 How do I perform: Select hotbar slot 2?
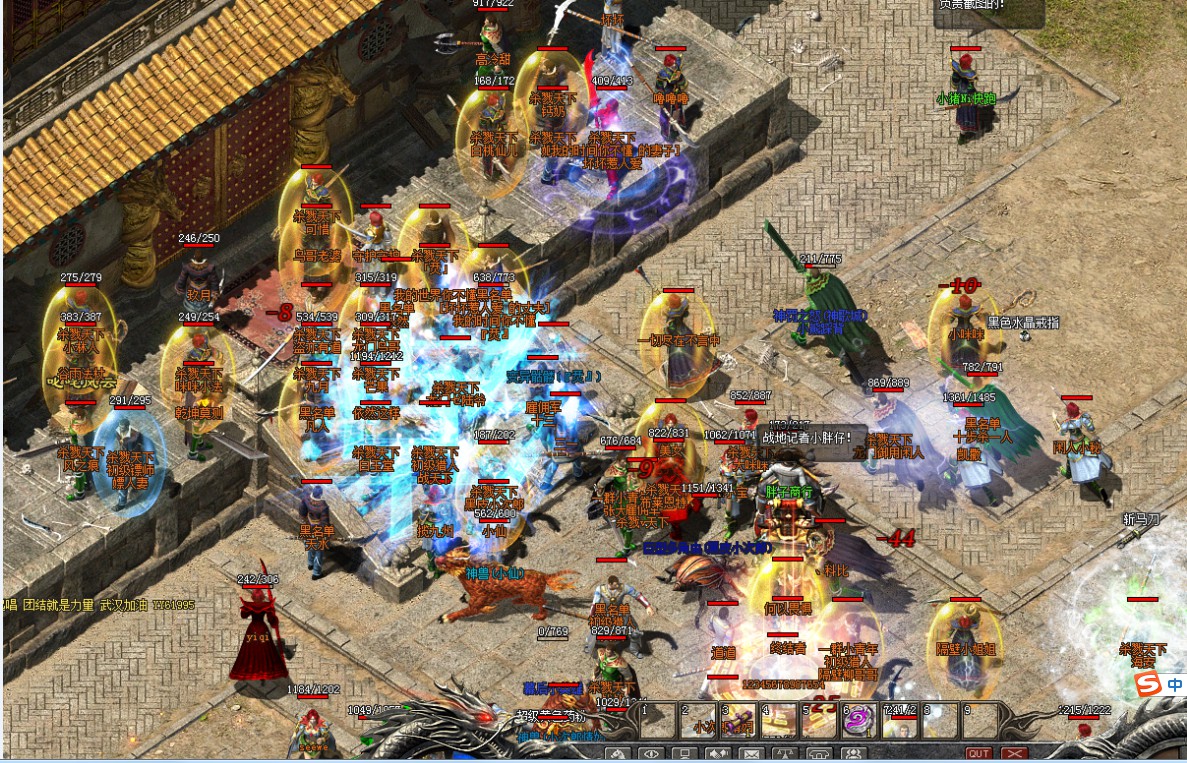point(699,721)
